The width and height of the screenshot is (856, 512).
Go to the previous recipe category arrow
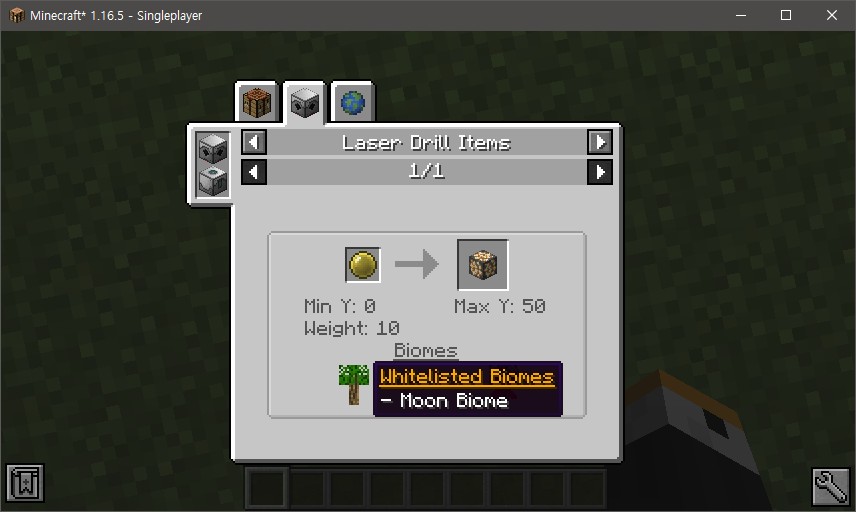[255, 142]
